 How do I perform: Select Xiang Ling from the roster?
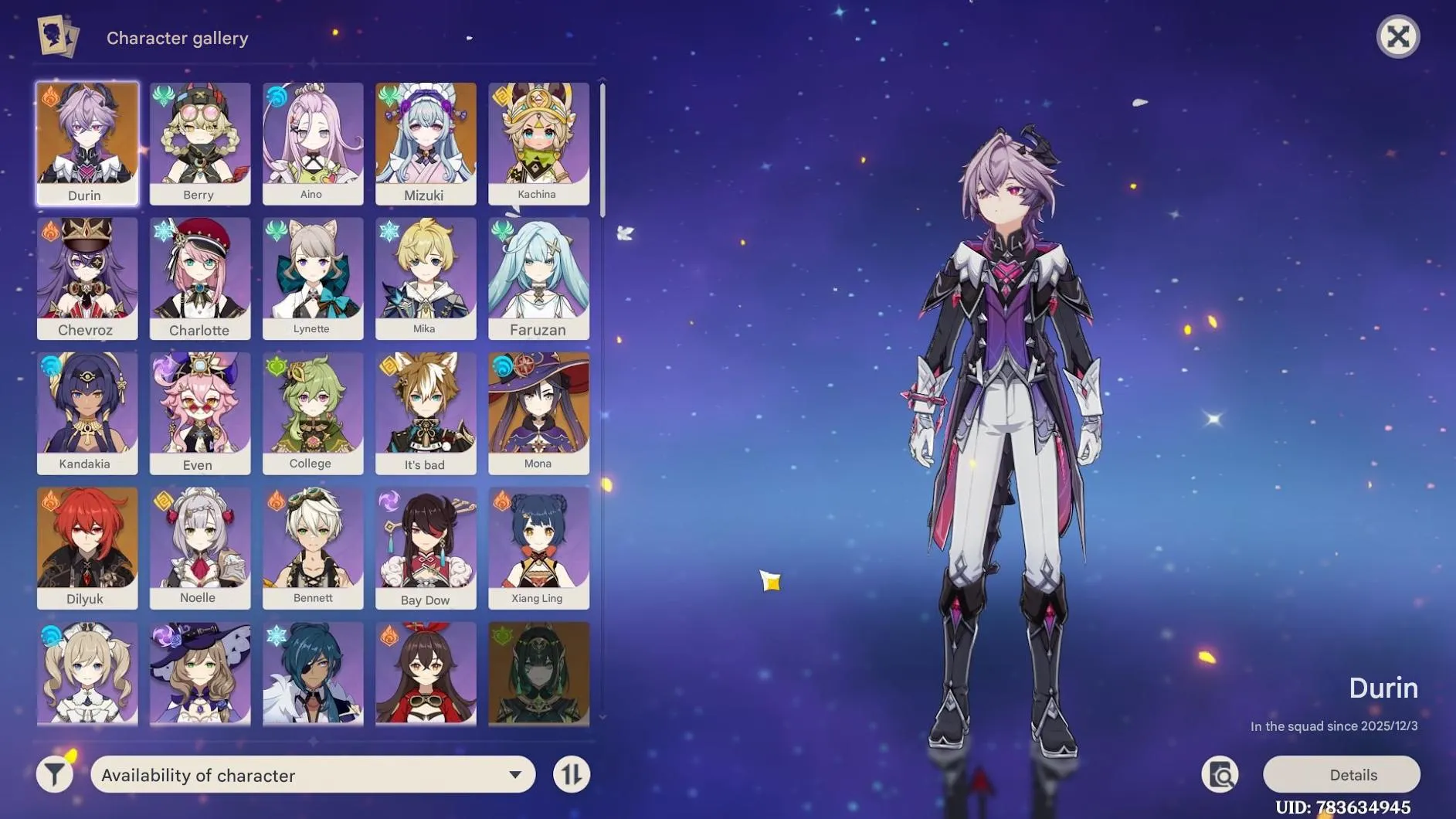coord(538,546)
